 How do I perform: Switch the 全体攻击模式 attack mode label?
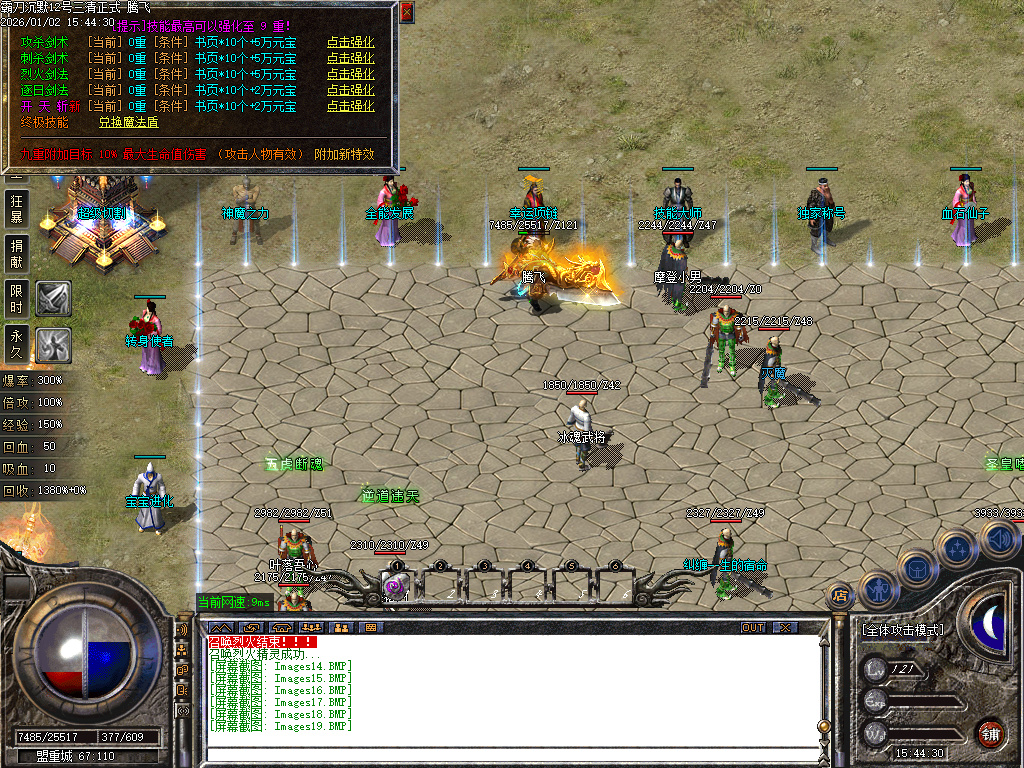902,630
